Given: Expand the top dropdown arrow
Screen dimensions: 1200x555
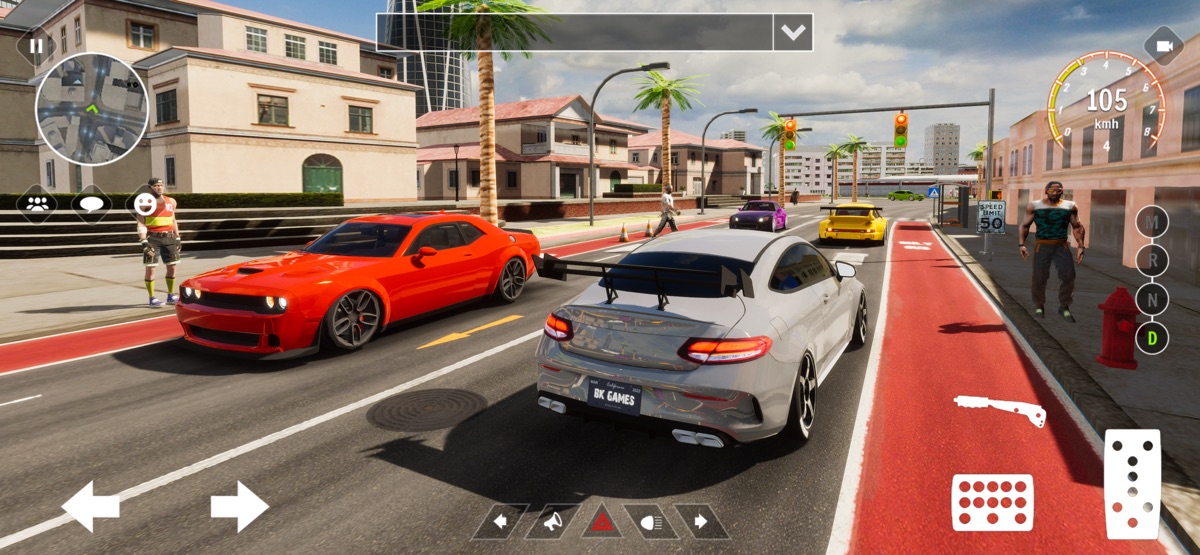Looking at the screenshot, I should pos(792,32).
